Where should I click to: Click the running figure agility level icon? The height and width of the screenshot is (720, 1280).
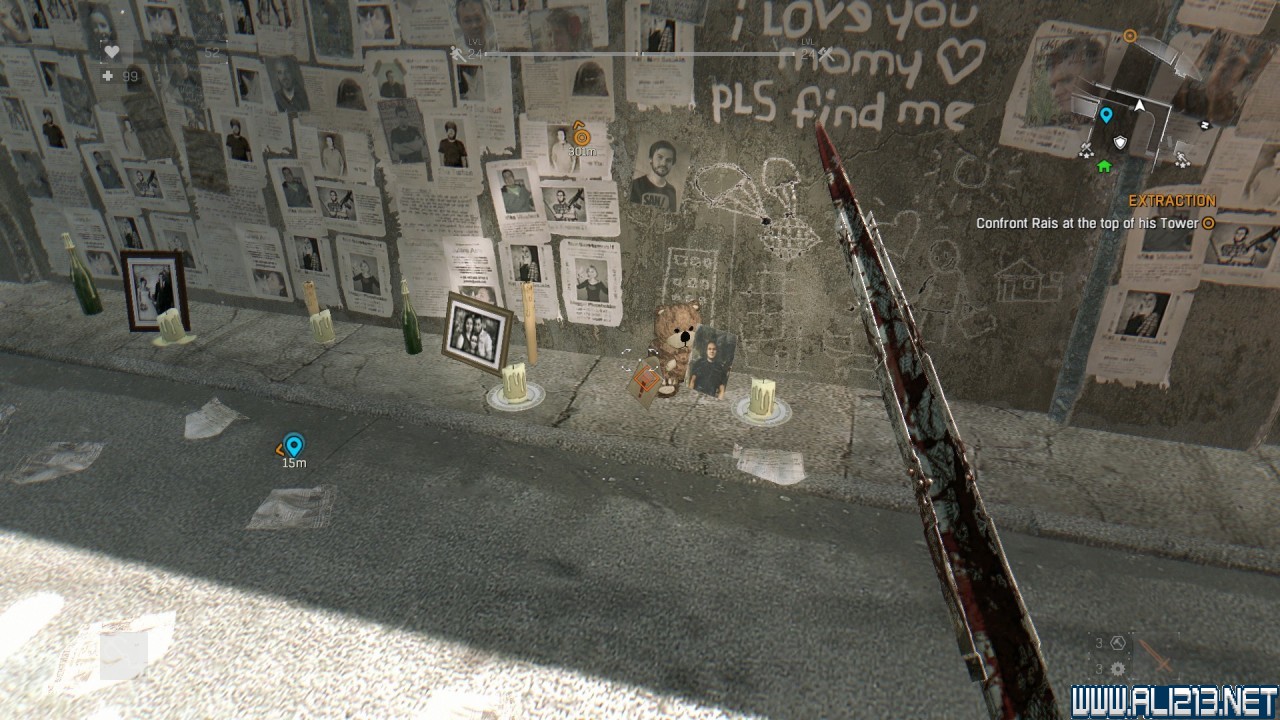[457, 54]
